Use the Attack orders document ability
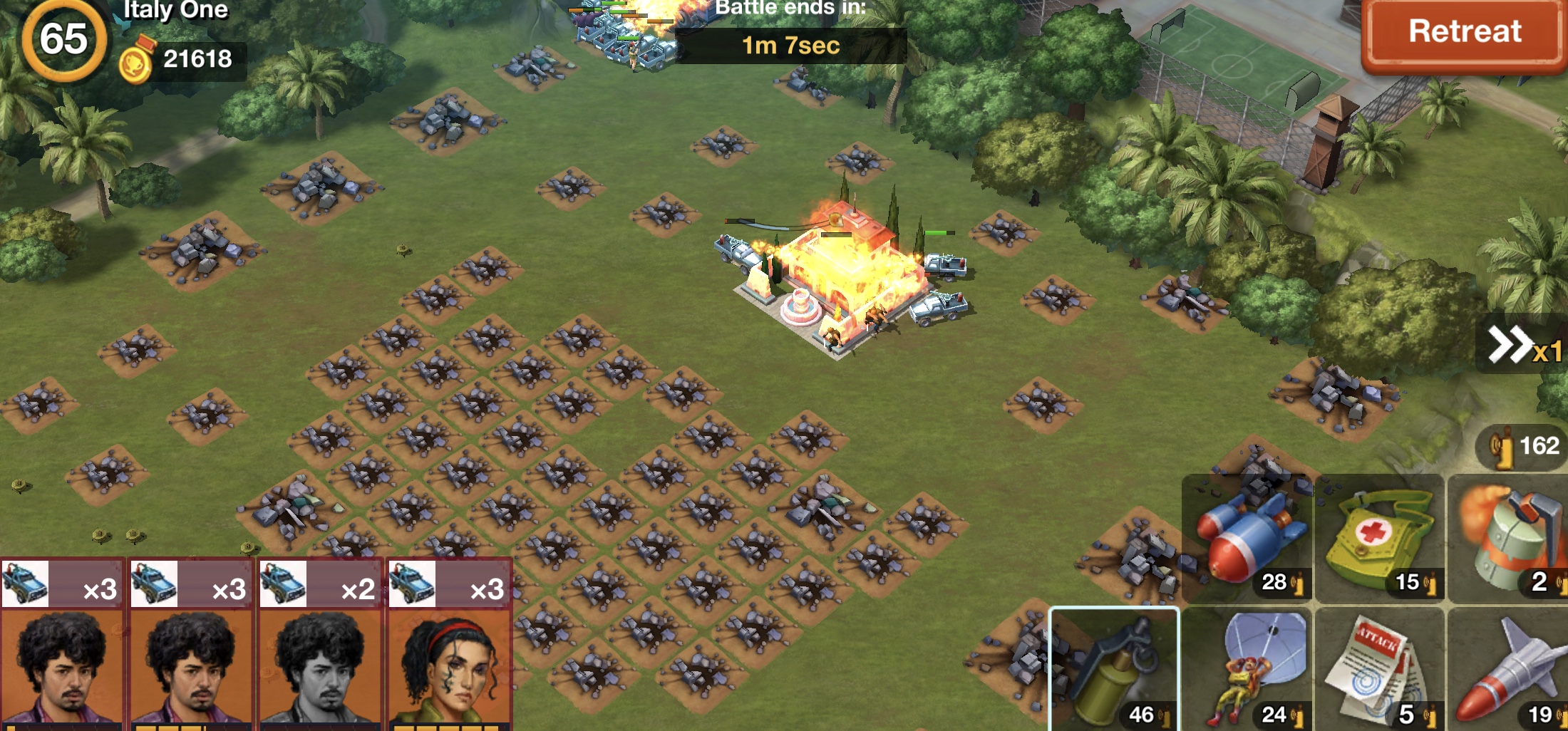This screenshot has height=731, width=1568. (1379, 670)
